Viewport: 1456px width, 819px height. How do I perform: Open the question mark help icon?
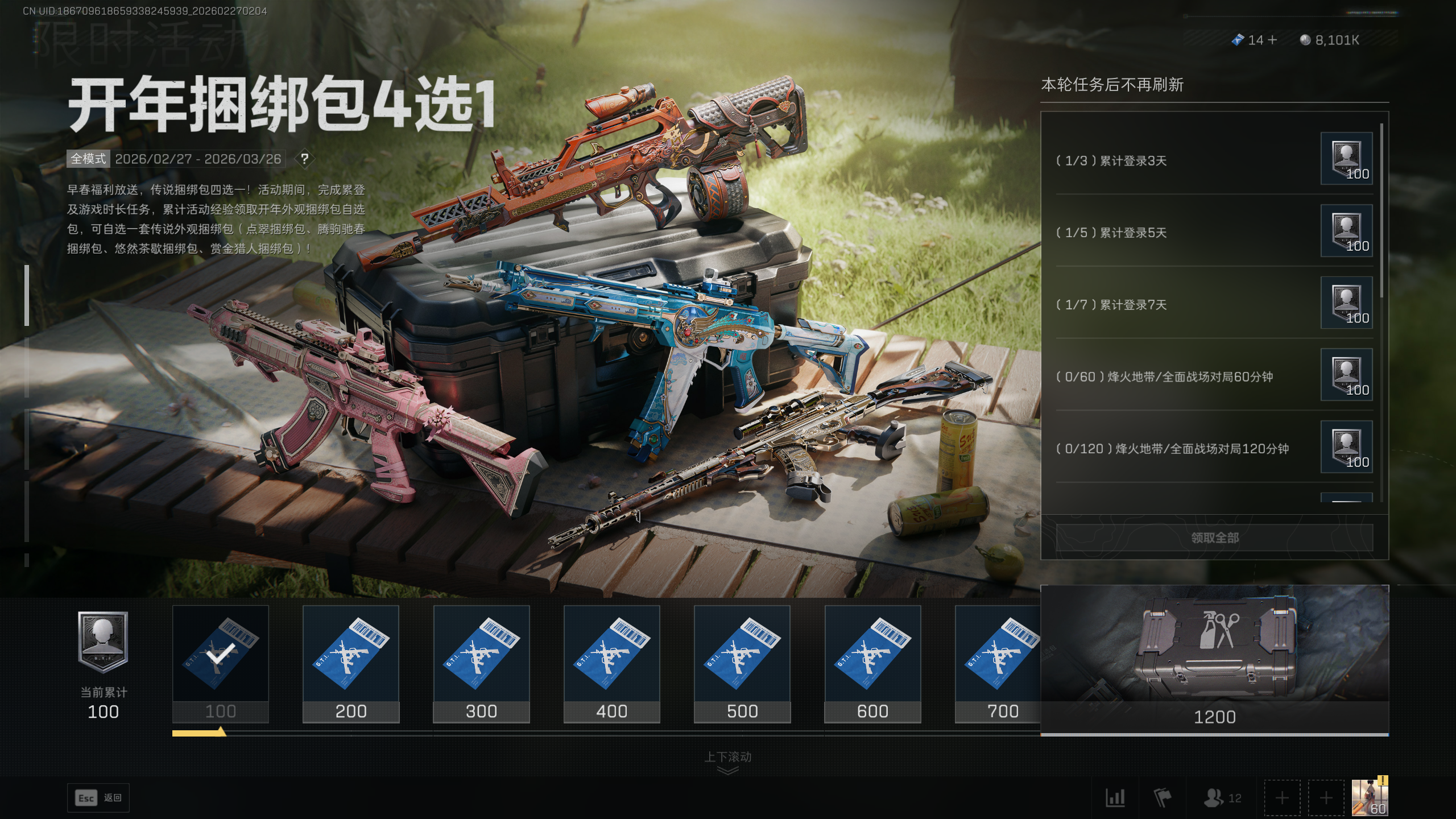pyautogui.click(x=305, y=159)
